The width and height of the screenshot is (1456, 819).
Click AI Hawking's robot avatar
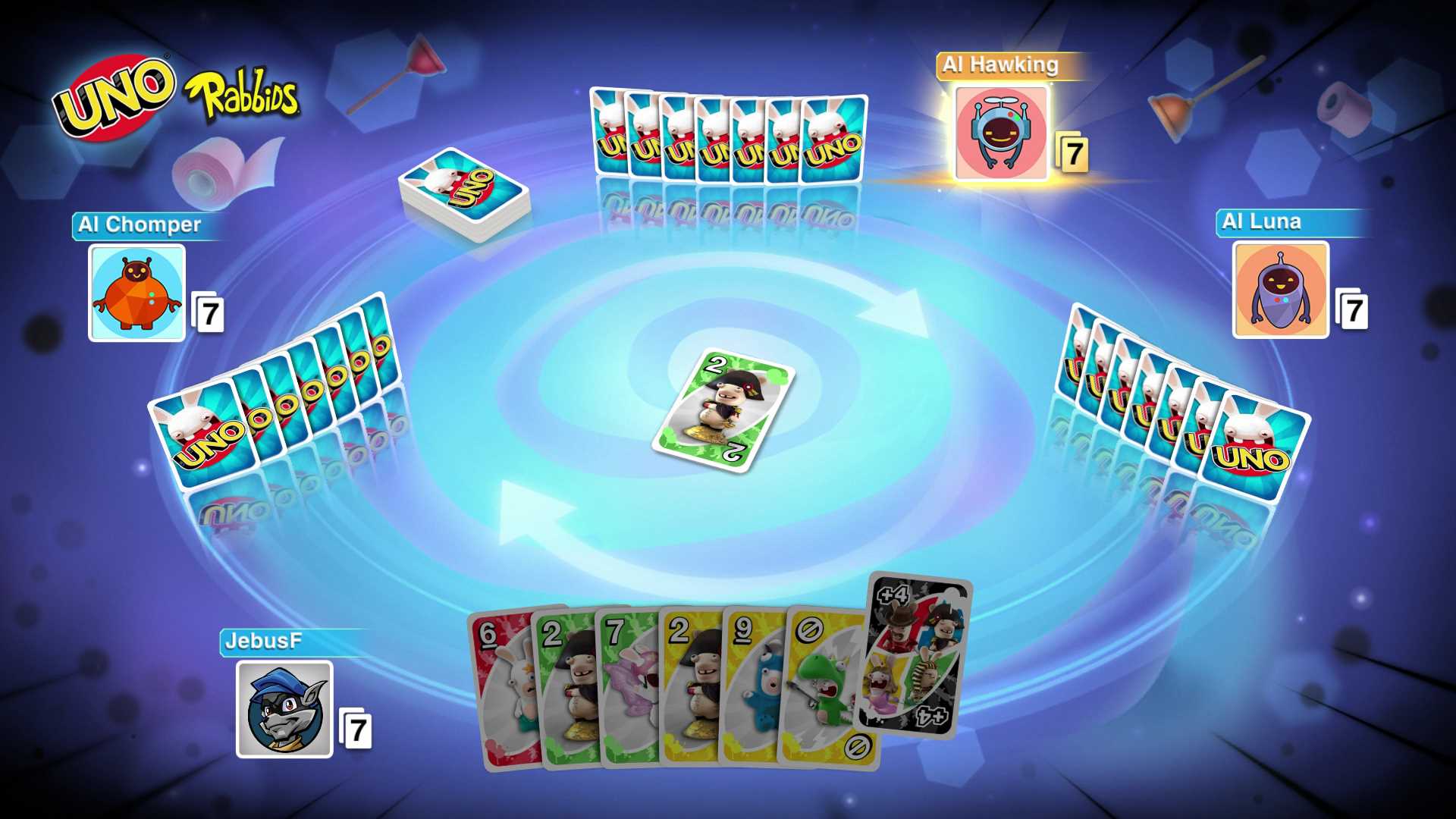[1001, 133]
